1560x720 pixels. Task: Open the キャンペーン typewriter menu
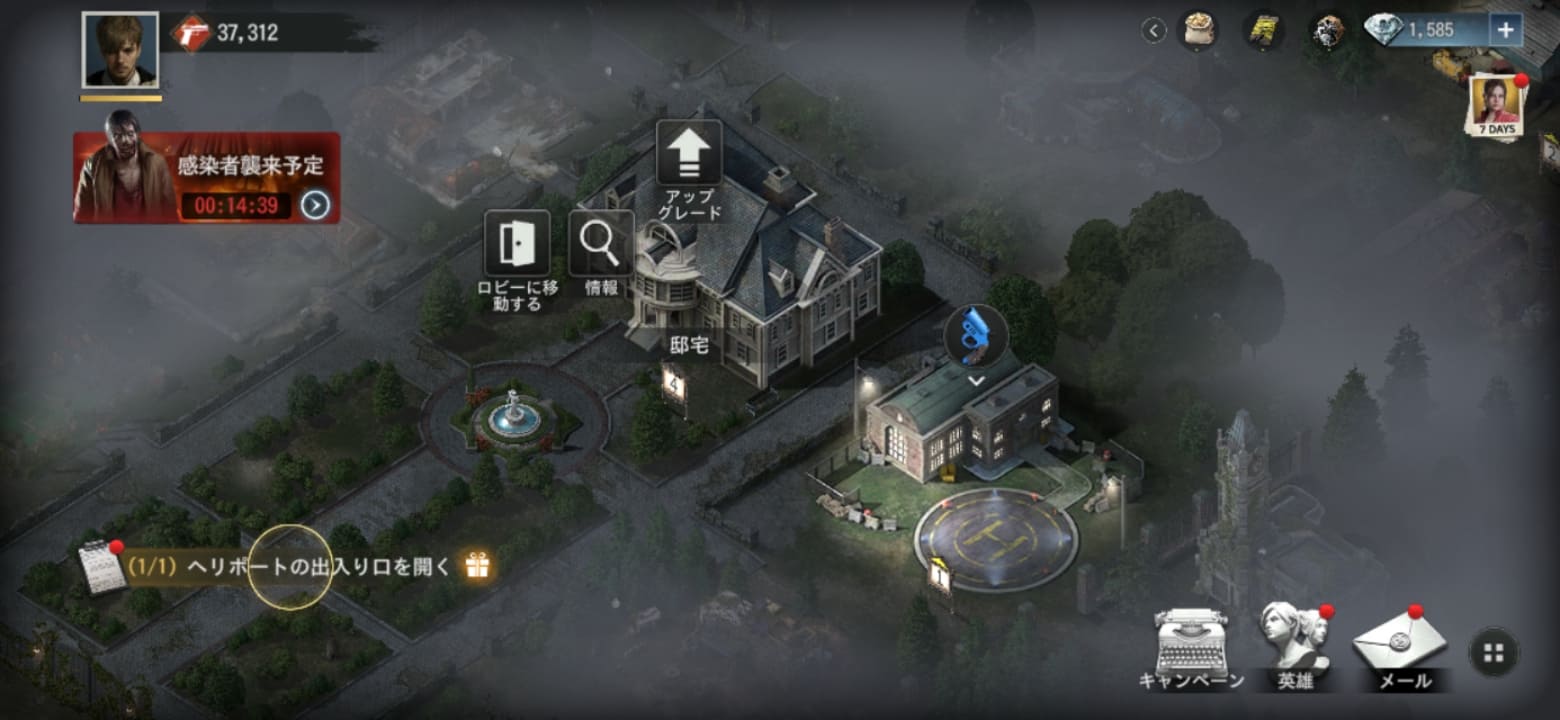pos(1190,645)
